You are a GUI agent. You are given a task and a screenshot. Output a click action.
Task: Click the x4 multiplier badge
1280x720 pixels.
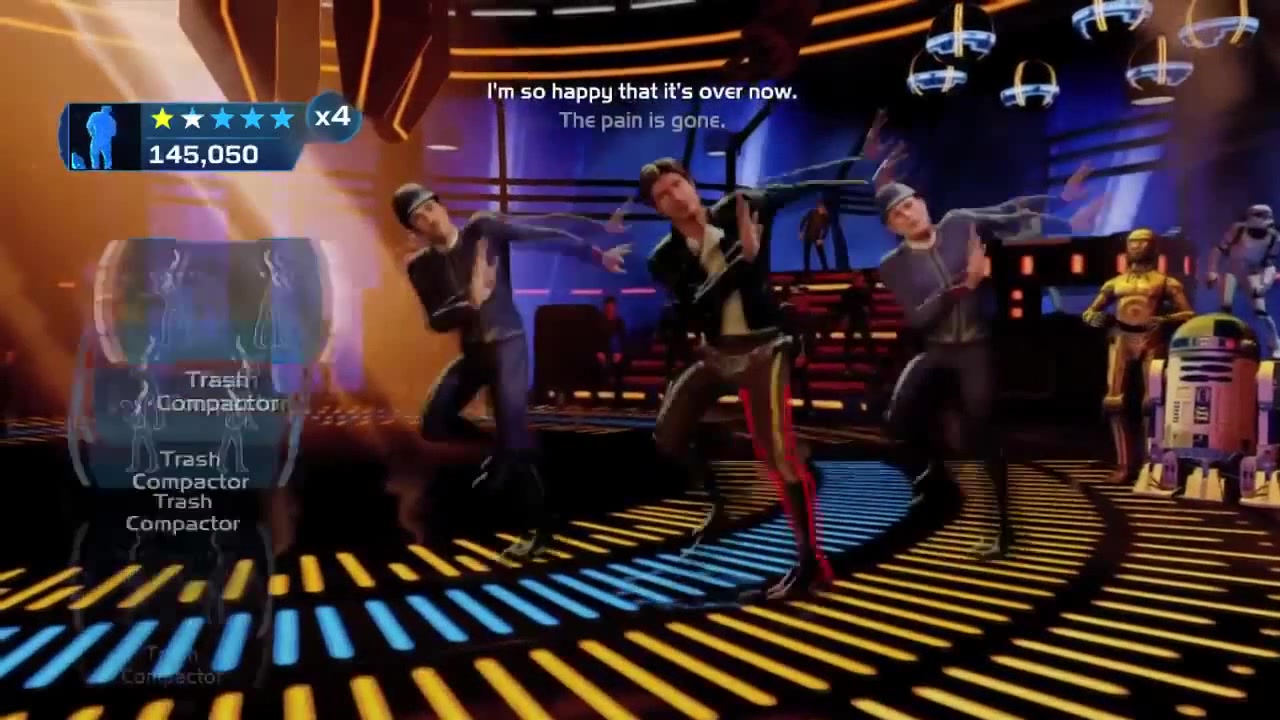click(333, 118)
